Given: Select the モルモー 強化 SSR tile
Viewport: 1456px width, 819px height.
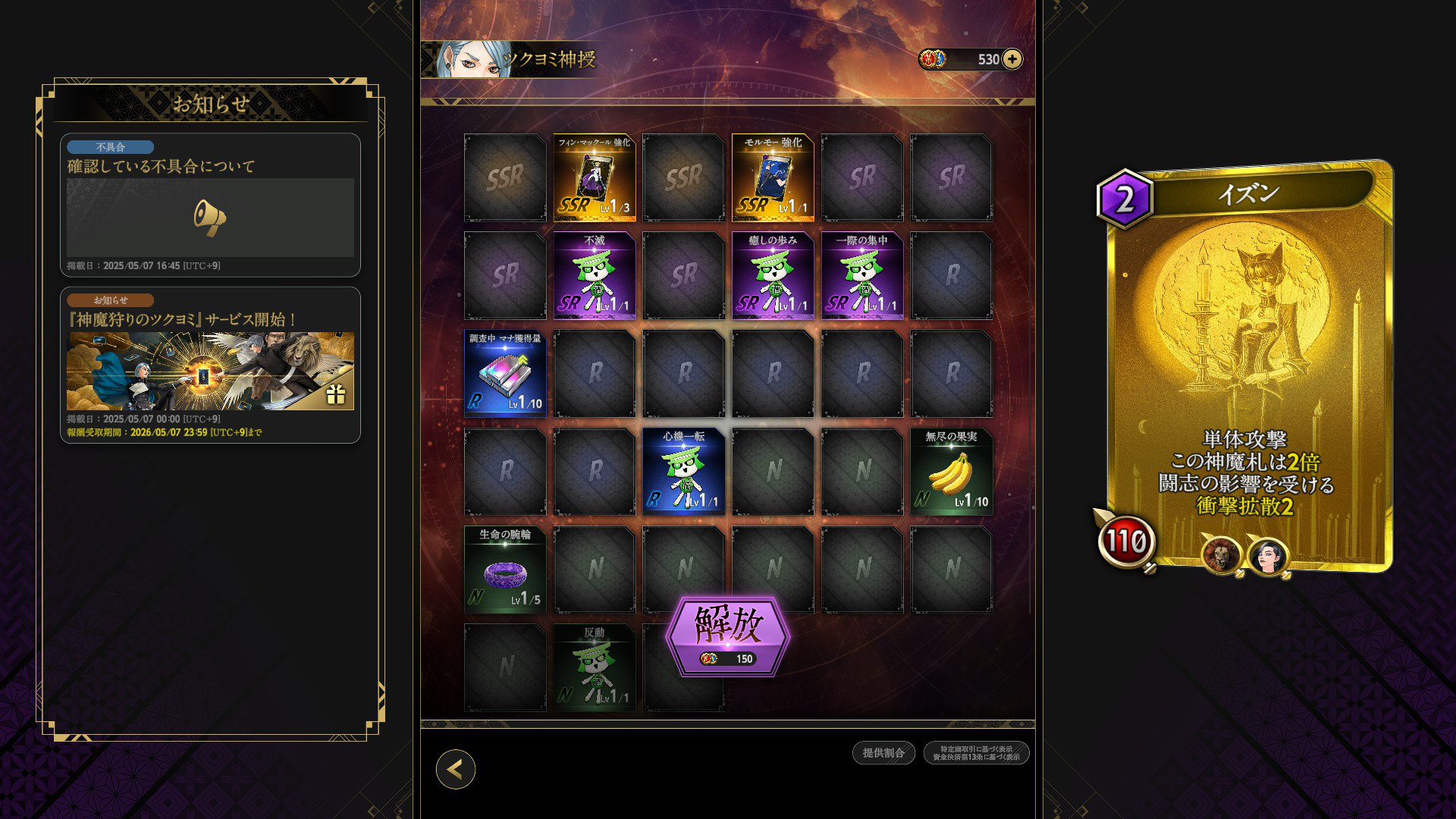Looking at the screenshot, I should (773, 178).
